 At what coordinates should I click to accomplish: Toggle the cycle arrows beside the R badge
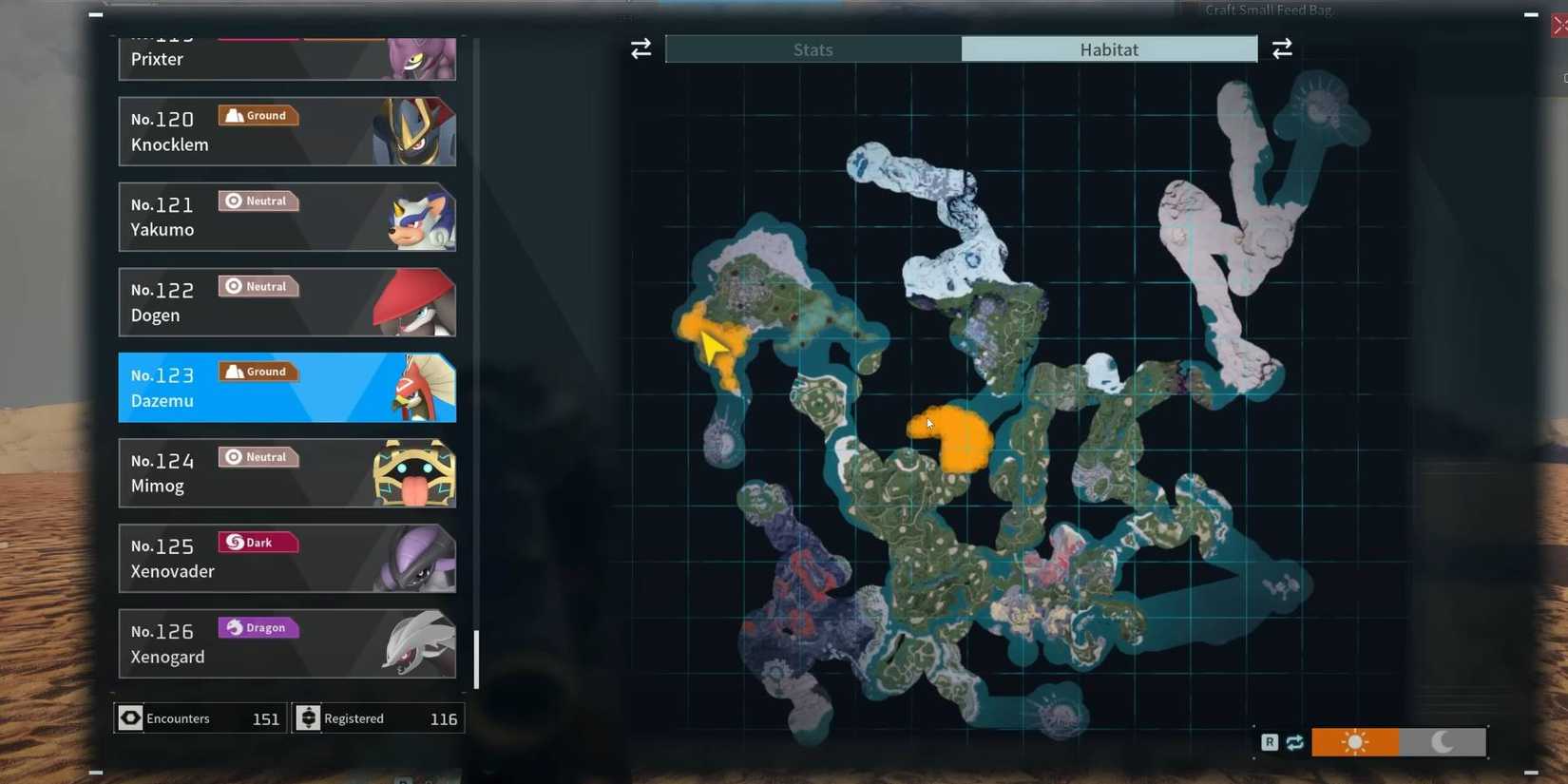click(x=1293, y=741)
